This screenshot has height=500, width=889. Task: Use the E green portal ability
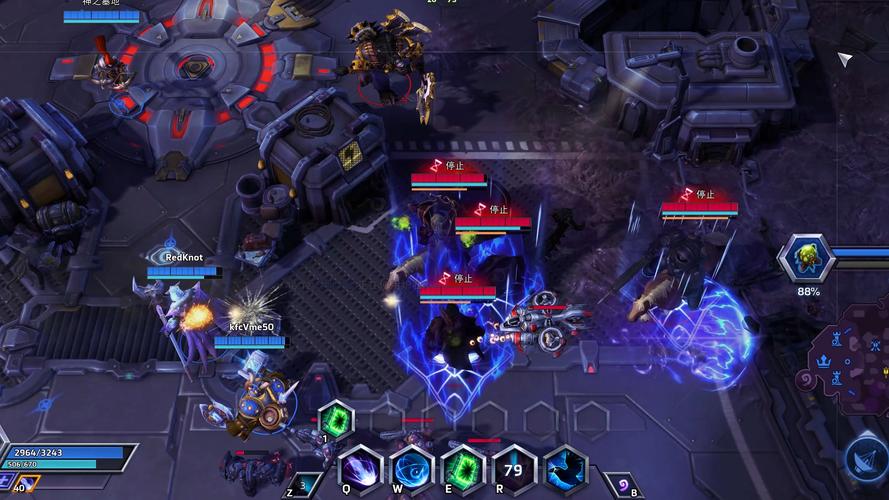(463, 469)
